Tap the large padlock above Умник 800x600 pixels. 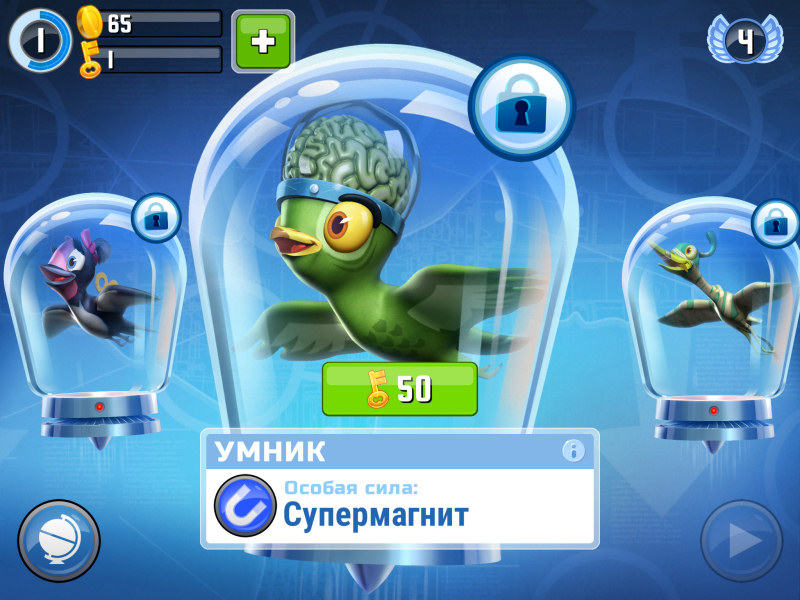point(520,107)
